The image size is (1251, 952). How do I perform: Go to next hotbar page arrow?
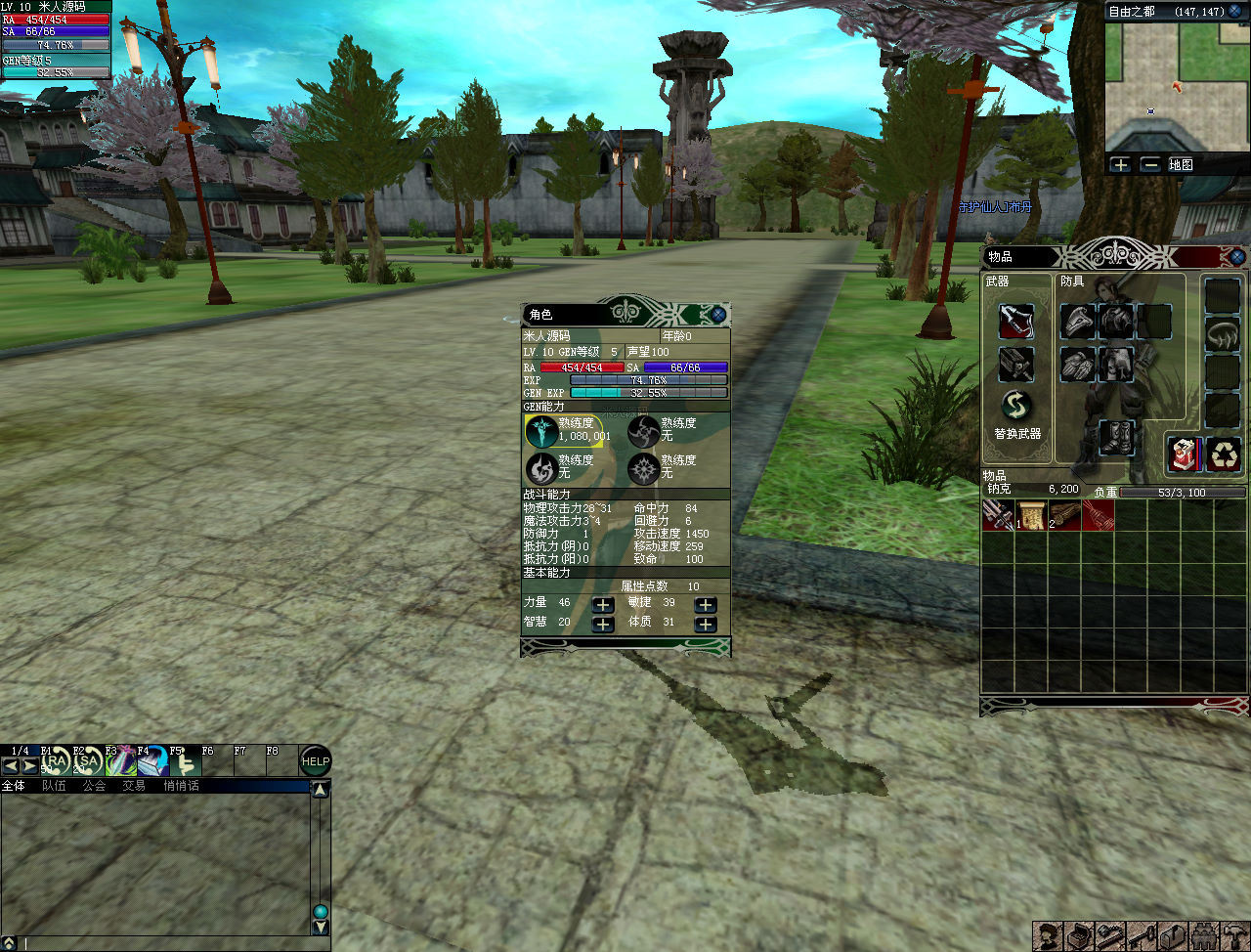click(x=30, y=767)
